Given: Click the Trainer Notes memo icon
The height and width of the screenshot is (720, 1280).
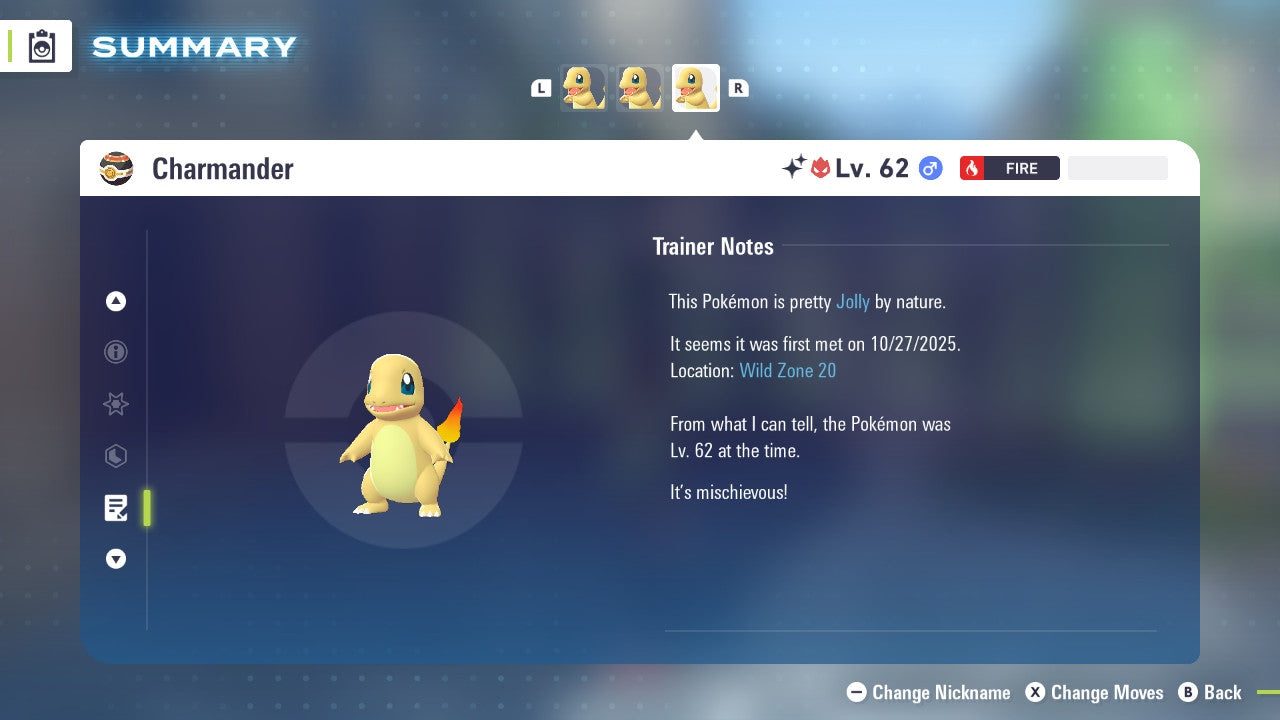Looking at the screenshot, I should point(115,508).
